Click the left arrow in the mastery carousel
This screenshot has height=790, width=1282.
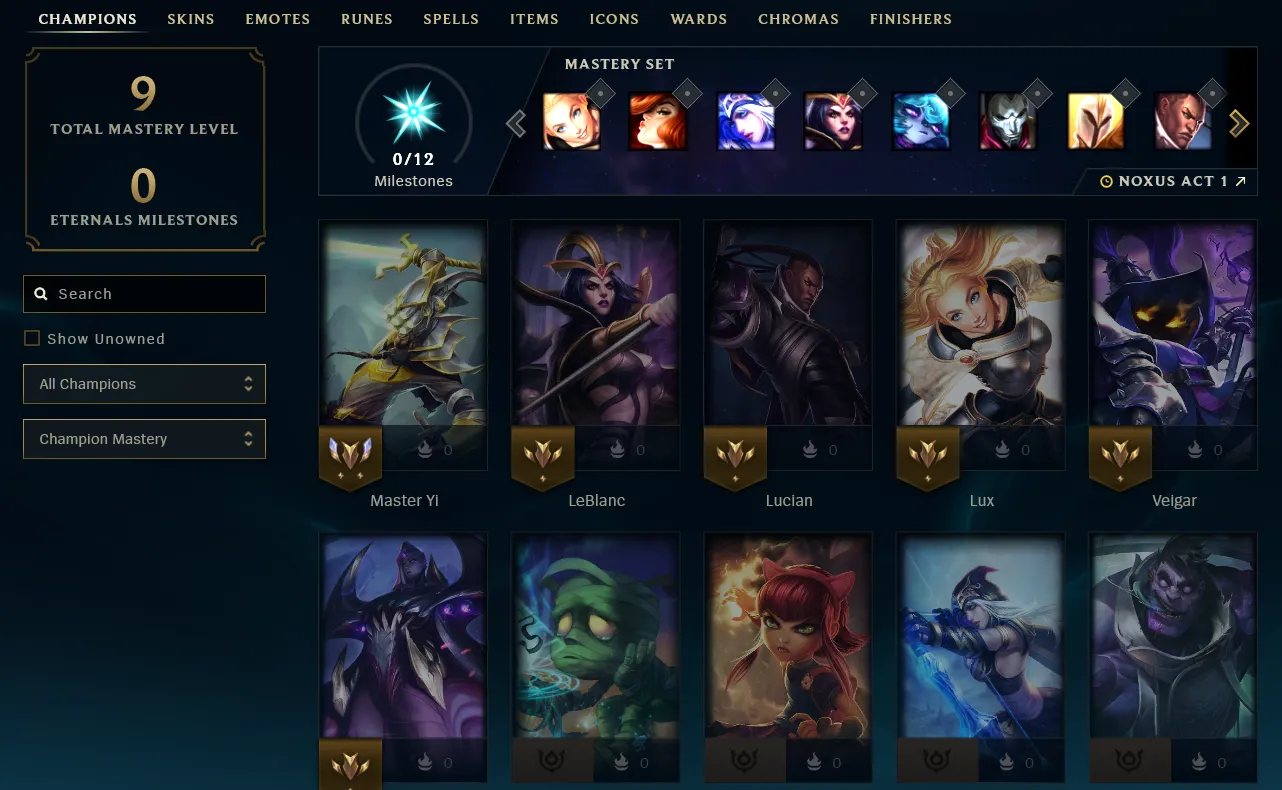click(516, 122)
